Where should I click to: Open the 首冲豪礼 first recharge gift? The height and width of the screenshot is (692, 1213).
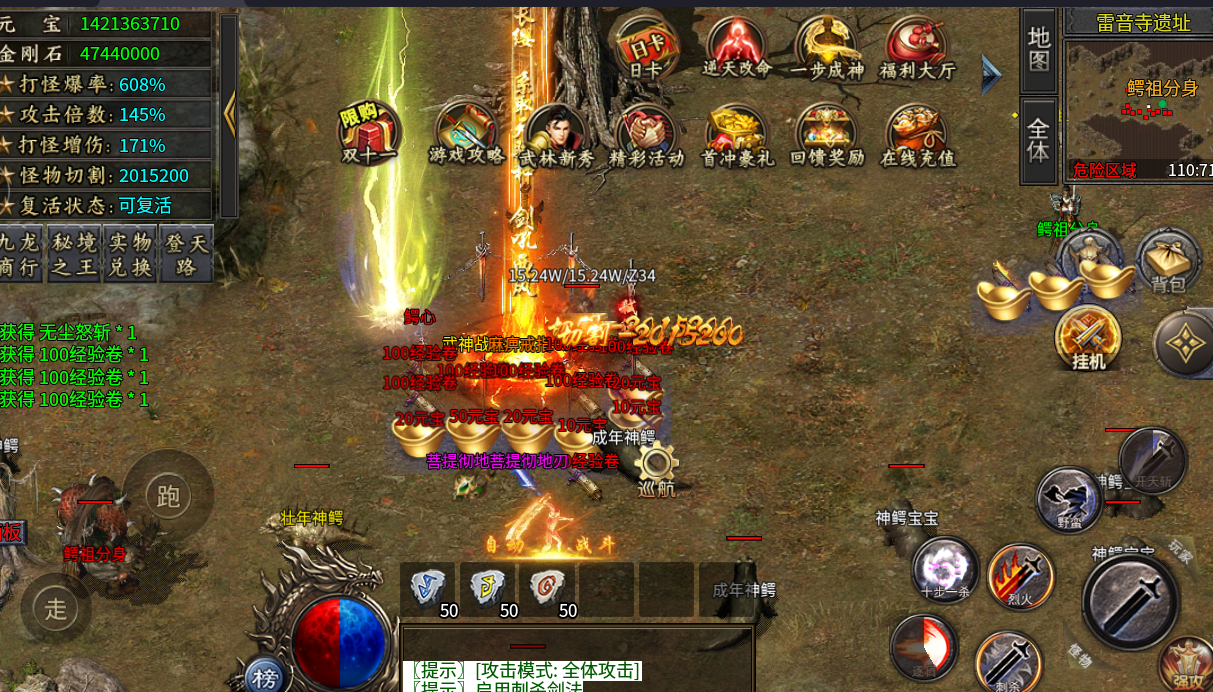click(739, 133)
